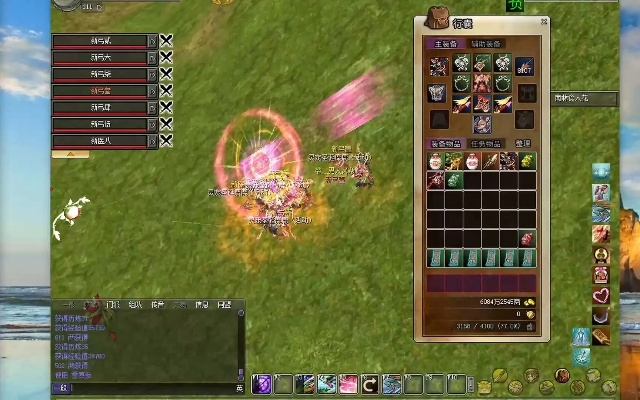Select the white-and-red potion in the bag
This screenshot has width=640, height=400.
[x=436, y=161]
